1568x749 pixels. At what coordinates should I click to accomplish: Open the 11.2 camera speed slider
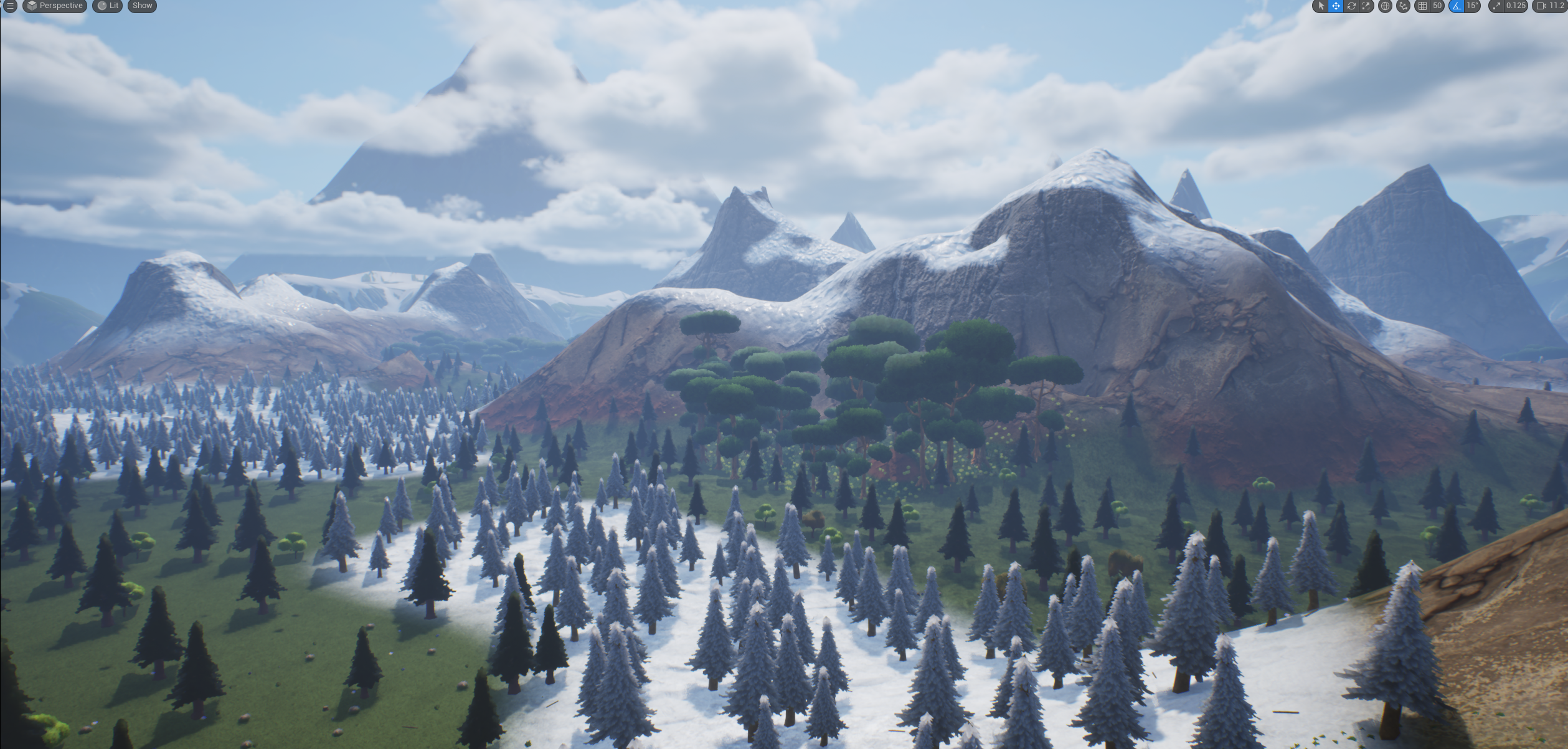[x=1559, y=6]
